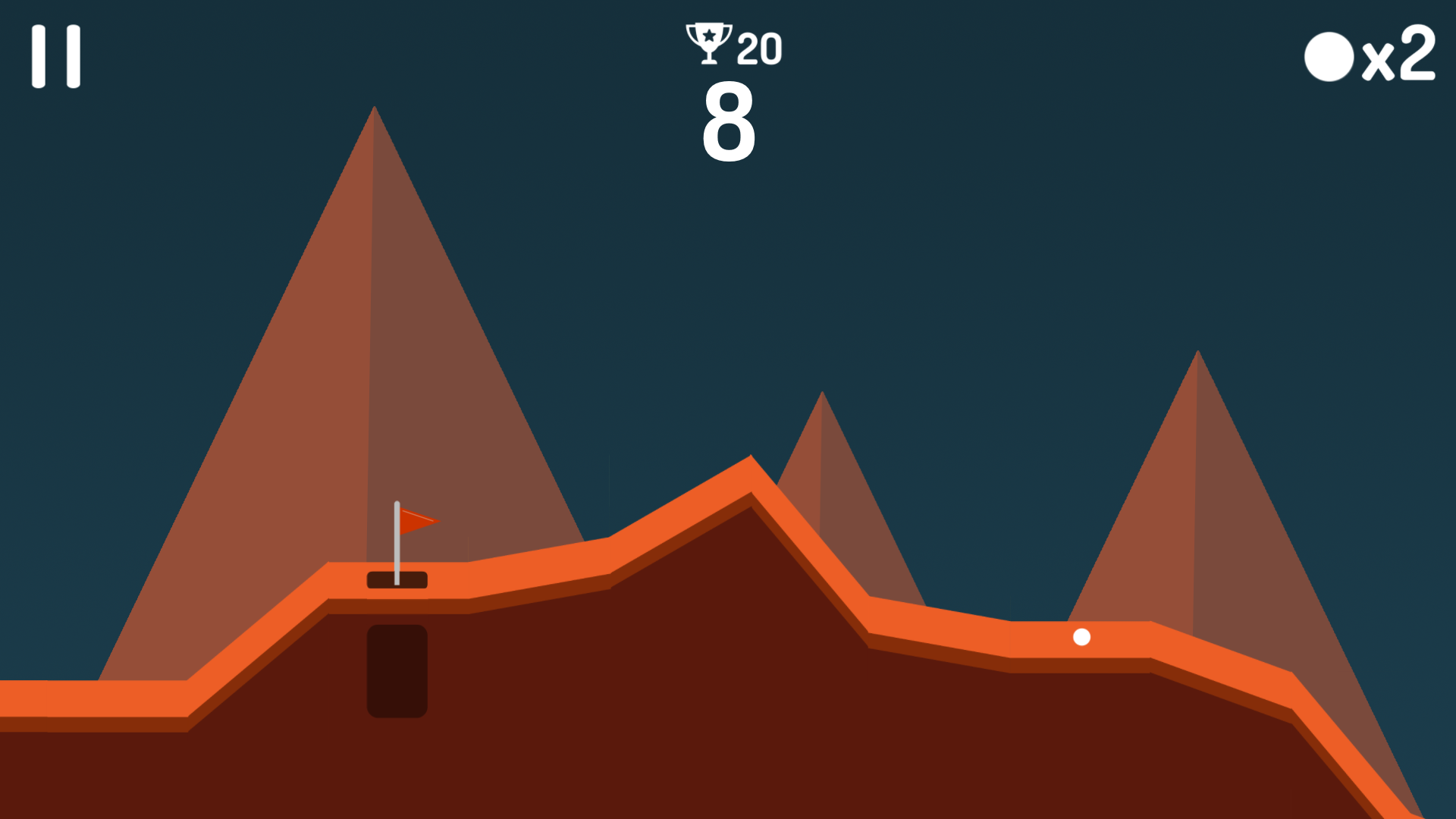
Task: Tap the trophy score display
Action: (732, 45)
